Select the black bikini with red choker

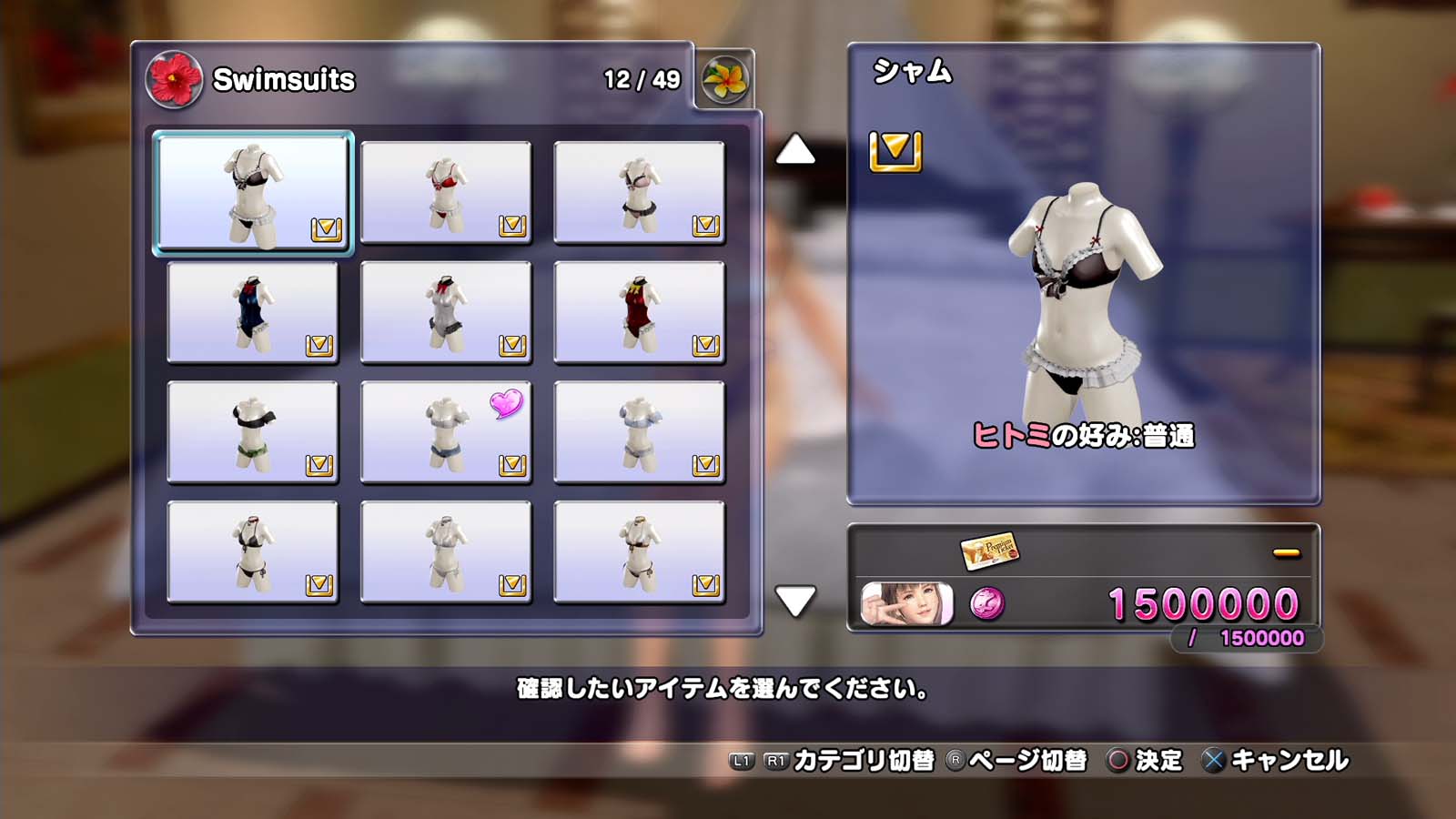point(253,552)
